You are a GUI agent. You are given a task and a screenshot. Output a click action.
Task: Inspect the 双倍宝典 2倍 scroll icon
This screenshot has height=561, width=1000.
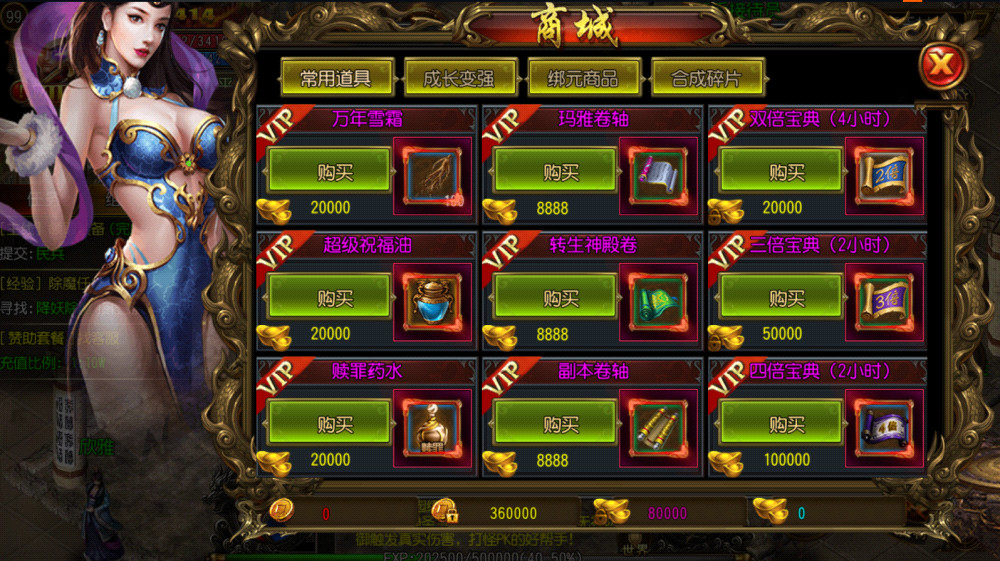884,176
